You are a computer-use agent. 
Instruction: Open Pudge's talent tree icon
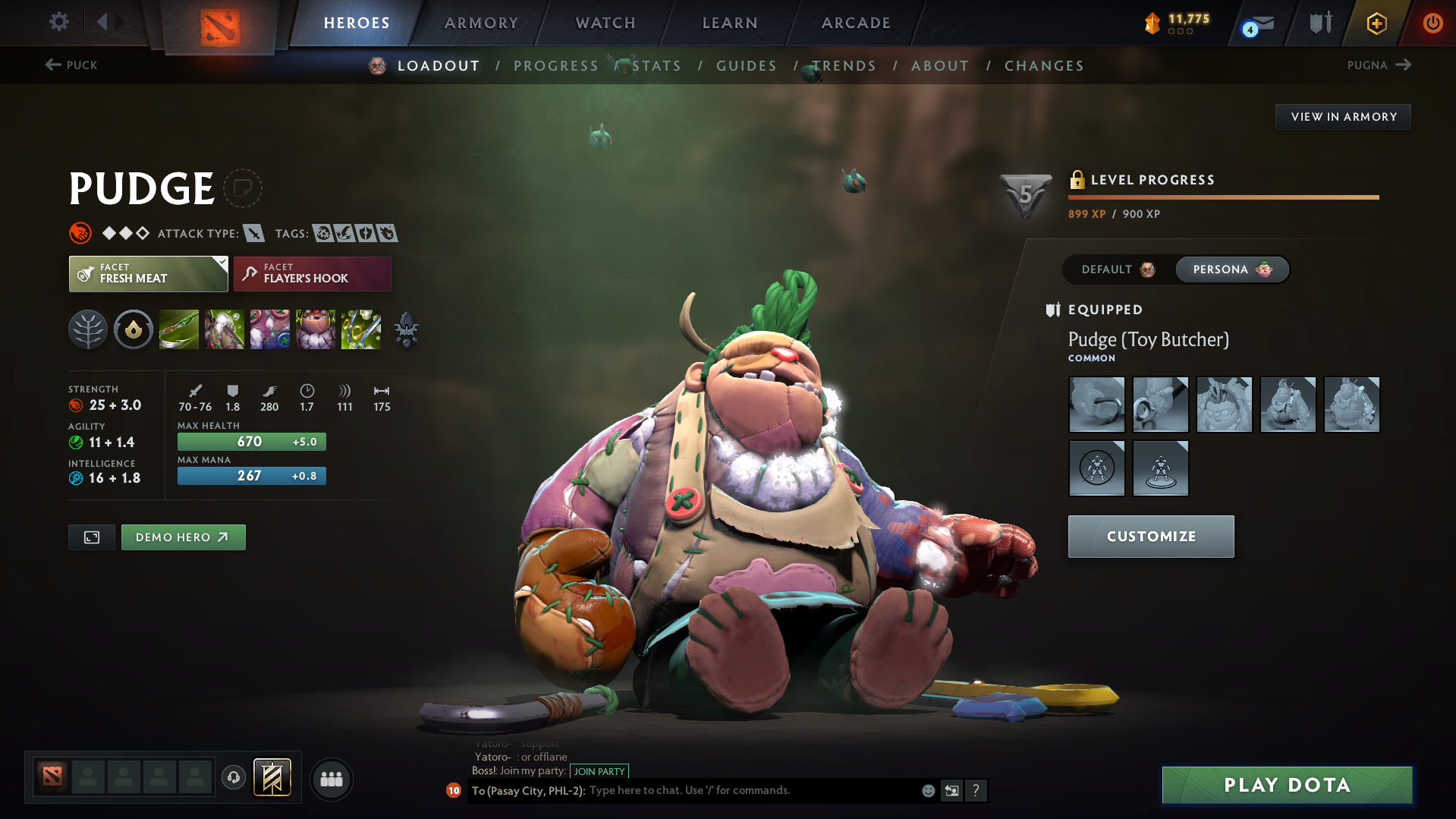(88, 329)
